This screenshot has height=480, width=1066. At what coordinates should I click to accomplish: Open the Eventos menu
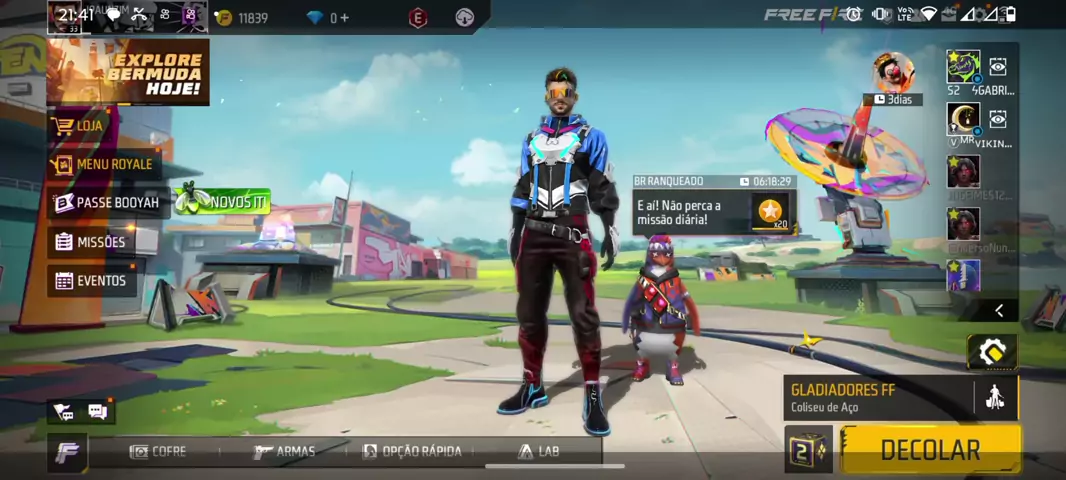point(91,281)
